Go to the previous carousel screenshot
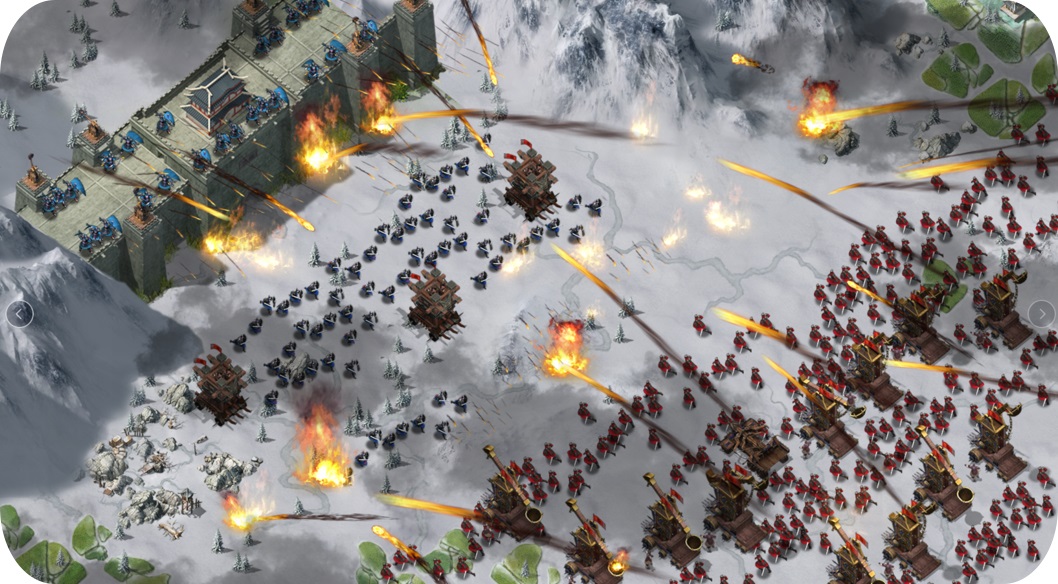This screenshot has width=1058, height=584. tap(19, 314)
